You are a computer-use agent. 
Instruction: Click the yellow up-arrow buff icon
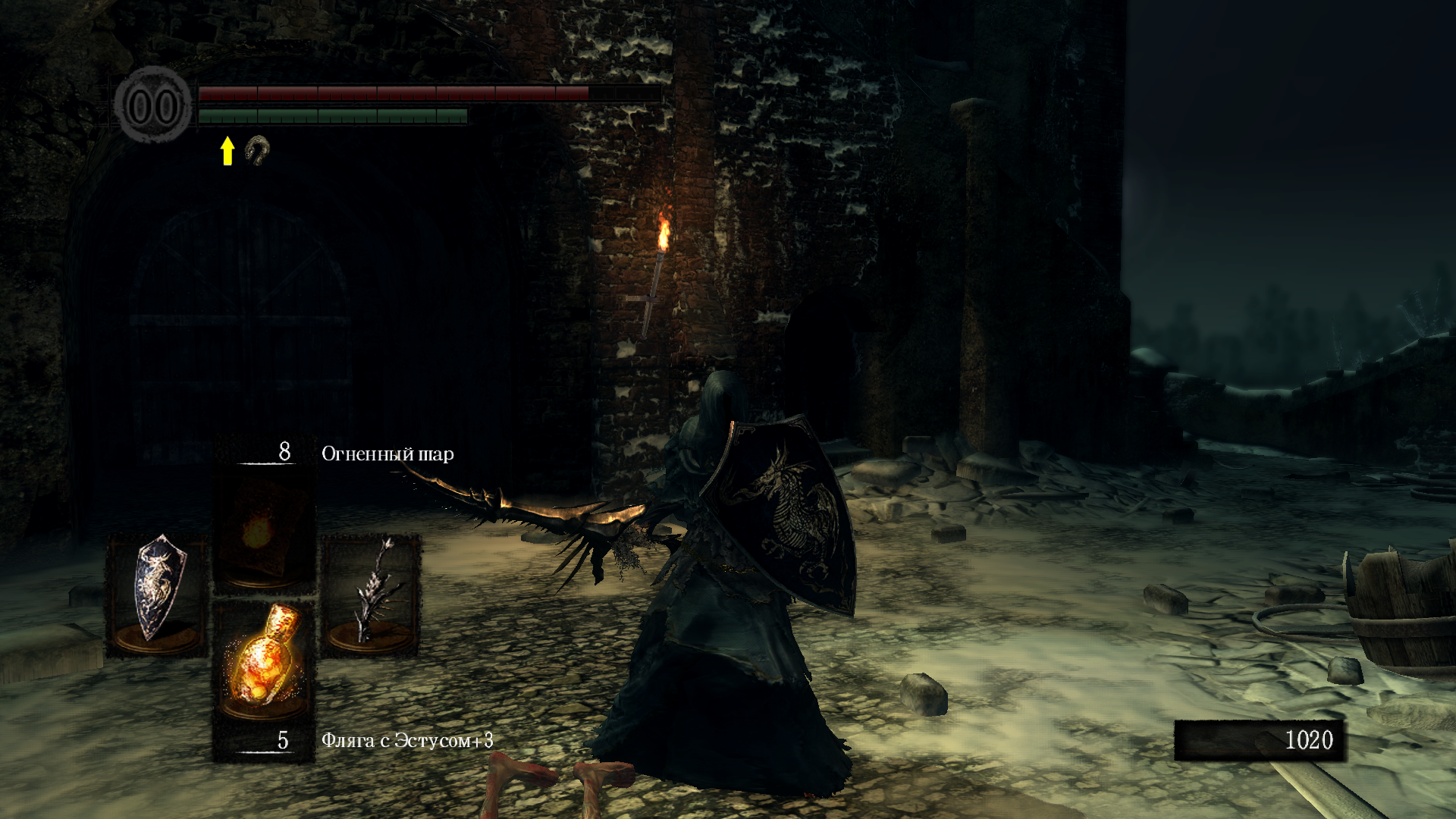227,150
